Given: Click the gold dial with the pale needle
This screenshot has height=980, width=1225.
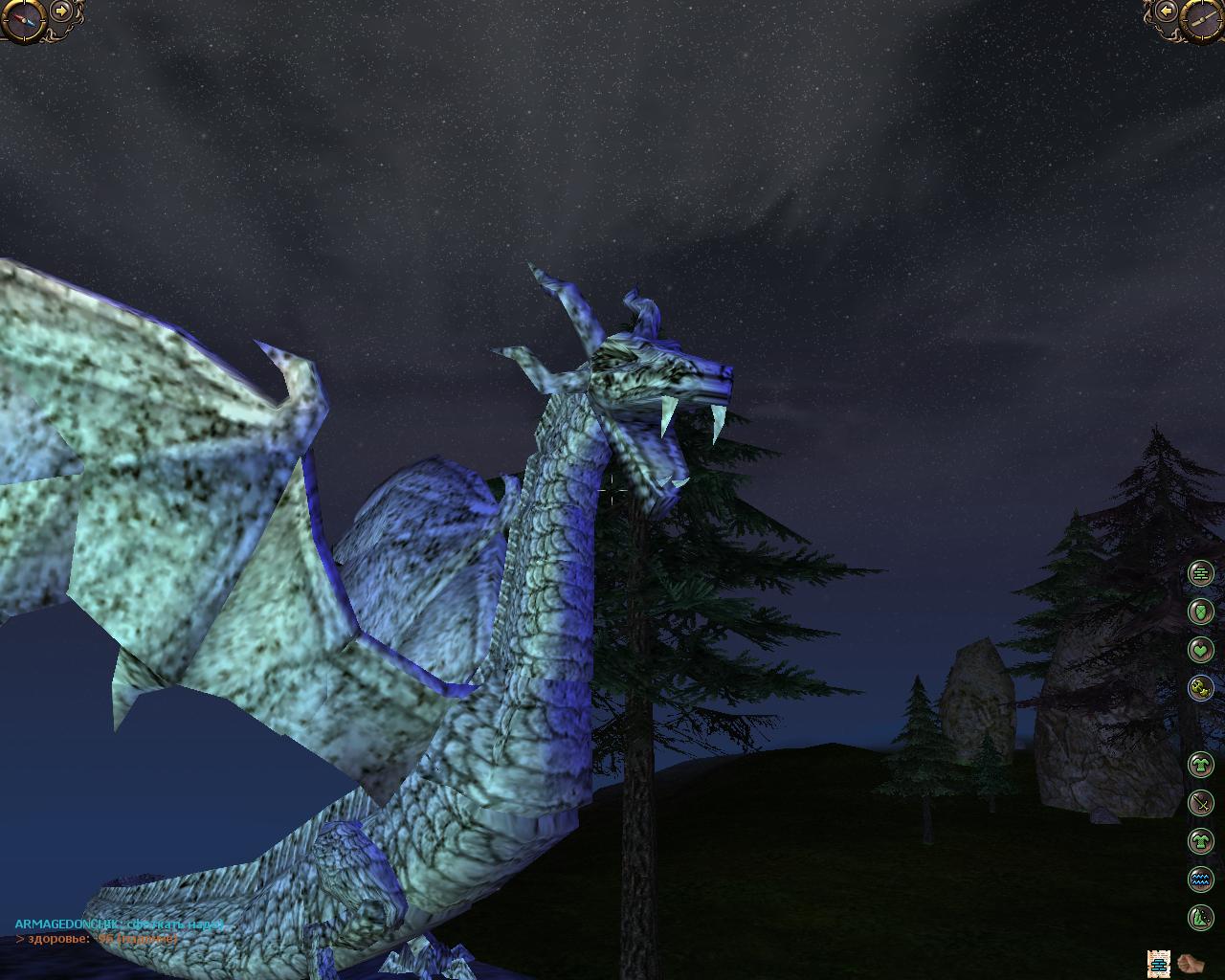Looking at the screenshot, I should [x=1200, y=20].
